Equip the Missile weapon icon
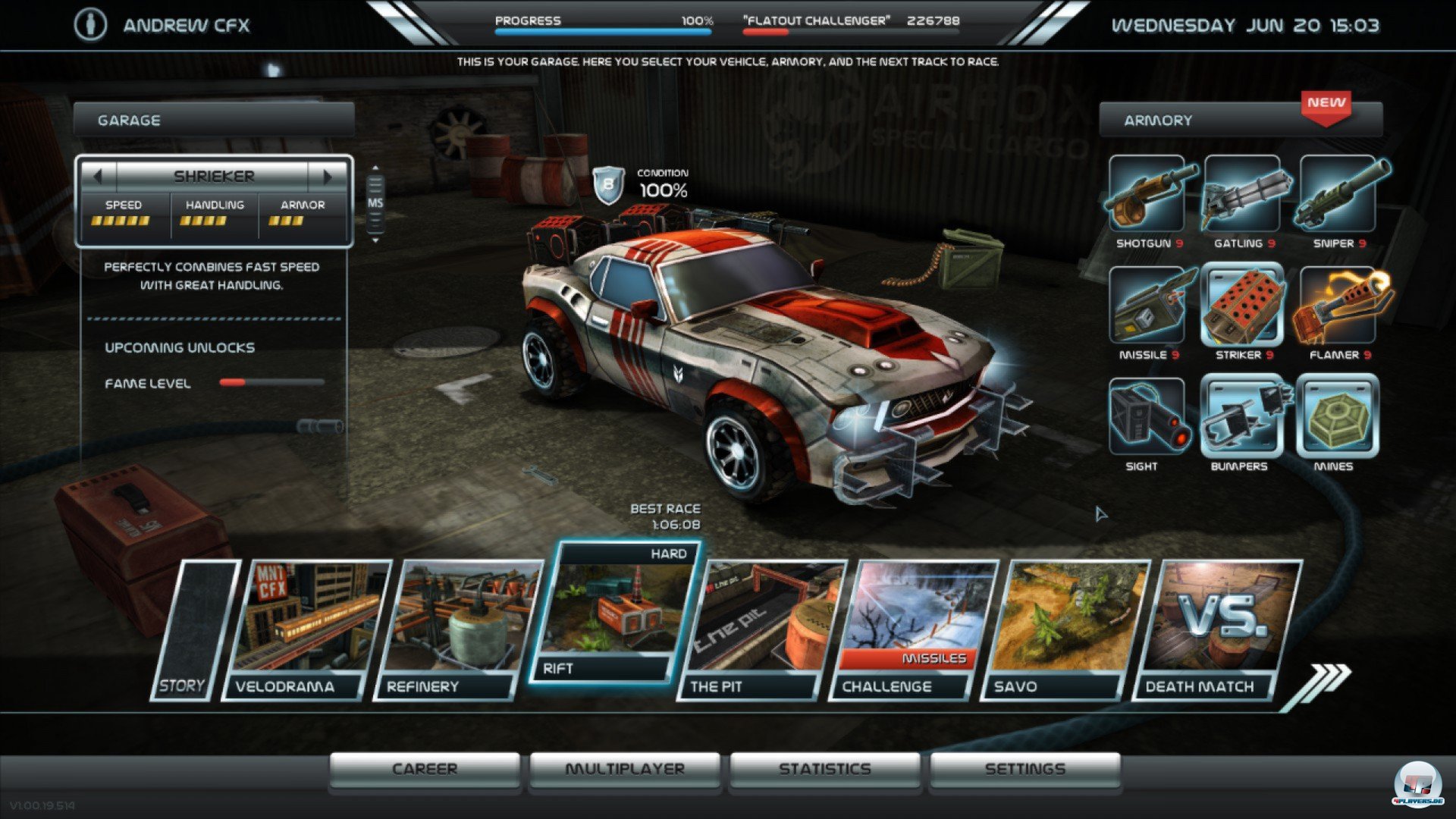 tap(1147, 306)
